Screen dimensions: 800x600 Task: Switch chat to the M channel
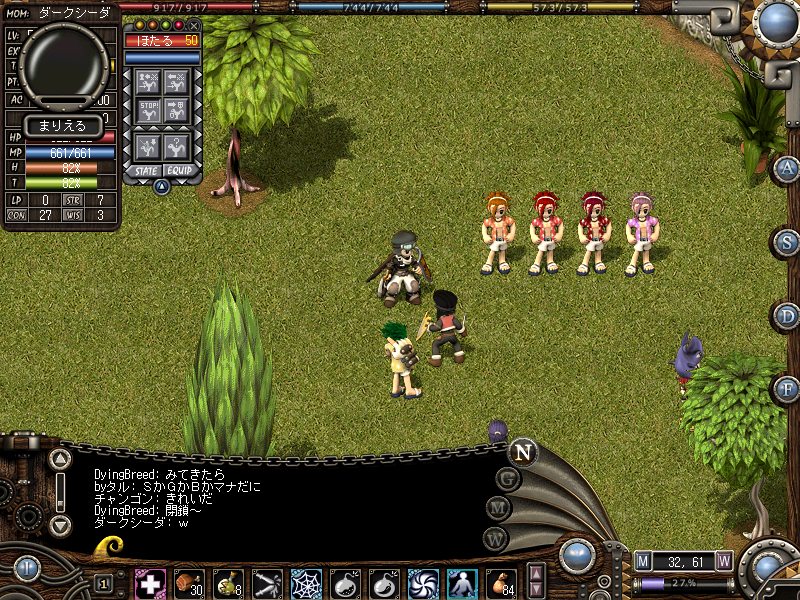(x=499, y=509)
